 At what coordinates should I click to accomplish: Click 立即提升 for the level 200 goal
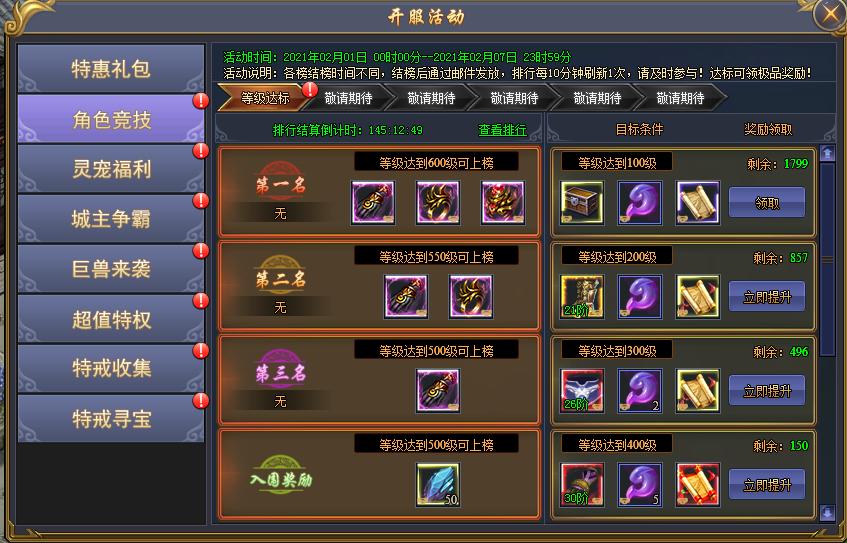coord(767,296)
